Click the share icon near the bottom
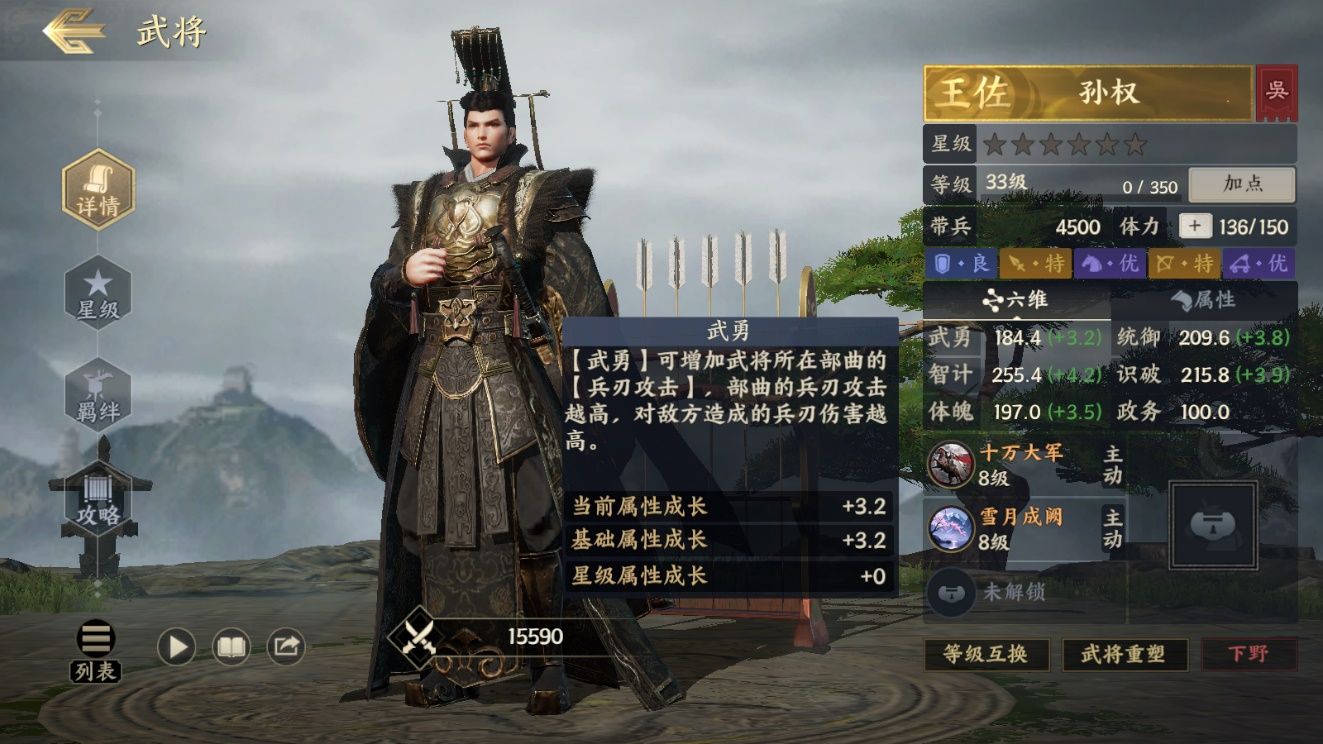Viewport: 1323px width, 744px height. (285, 646)
